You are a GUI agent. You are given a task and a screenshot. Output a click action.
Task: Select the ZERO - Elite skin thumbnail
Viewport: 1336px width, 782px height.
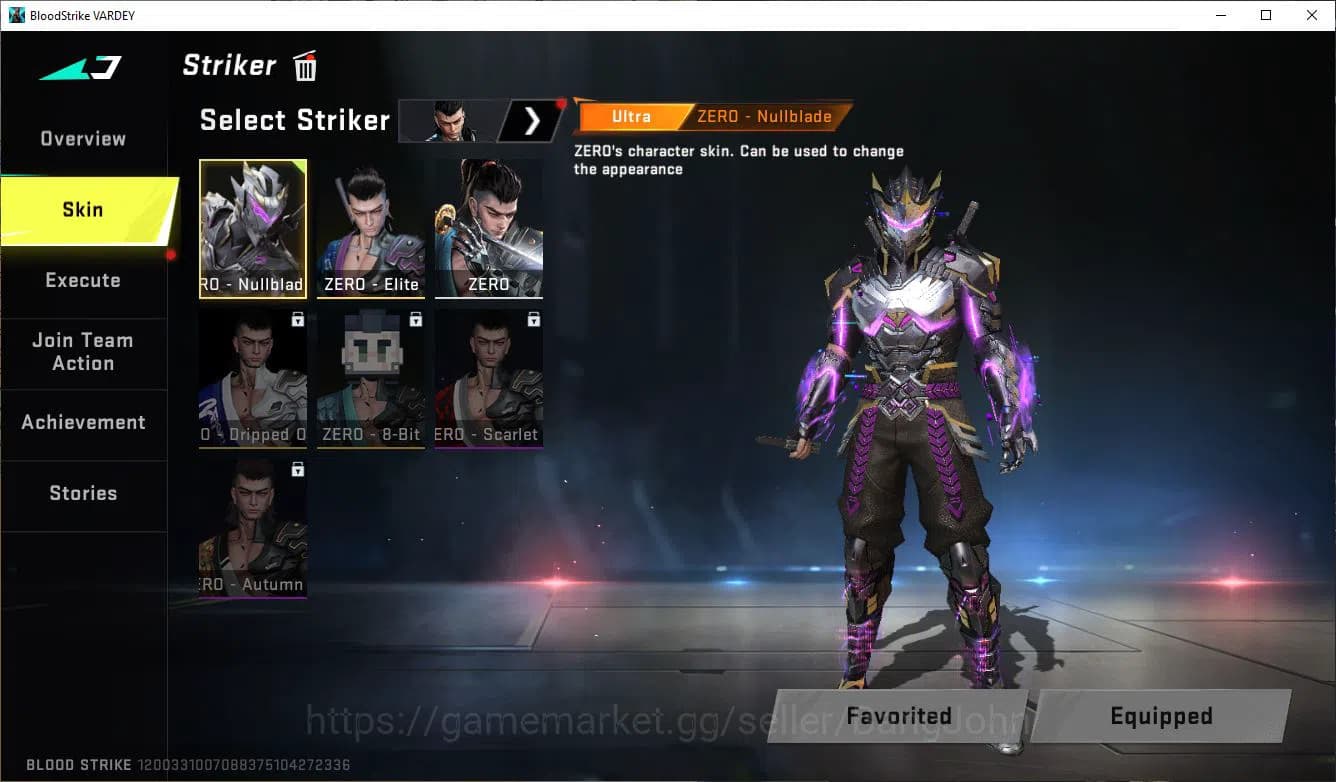point(370,225)
